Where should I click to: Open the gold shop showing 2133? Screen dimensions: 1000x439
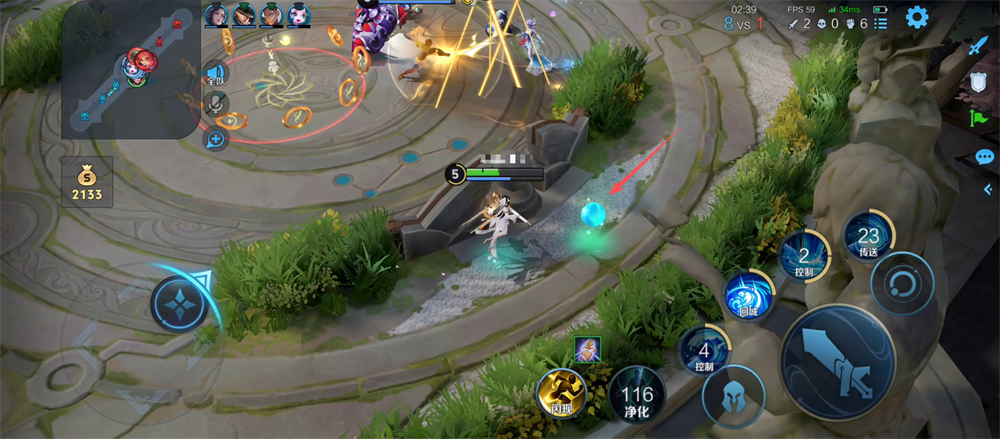[87, 183]
